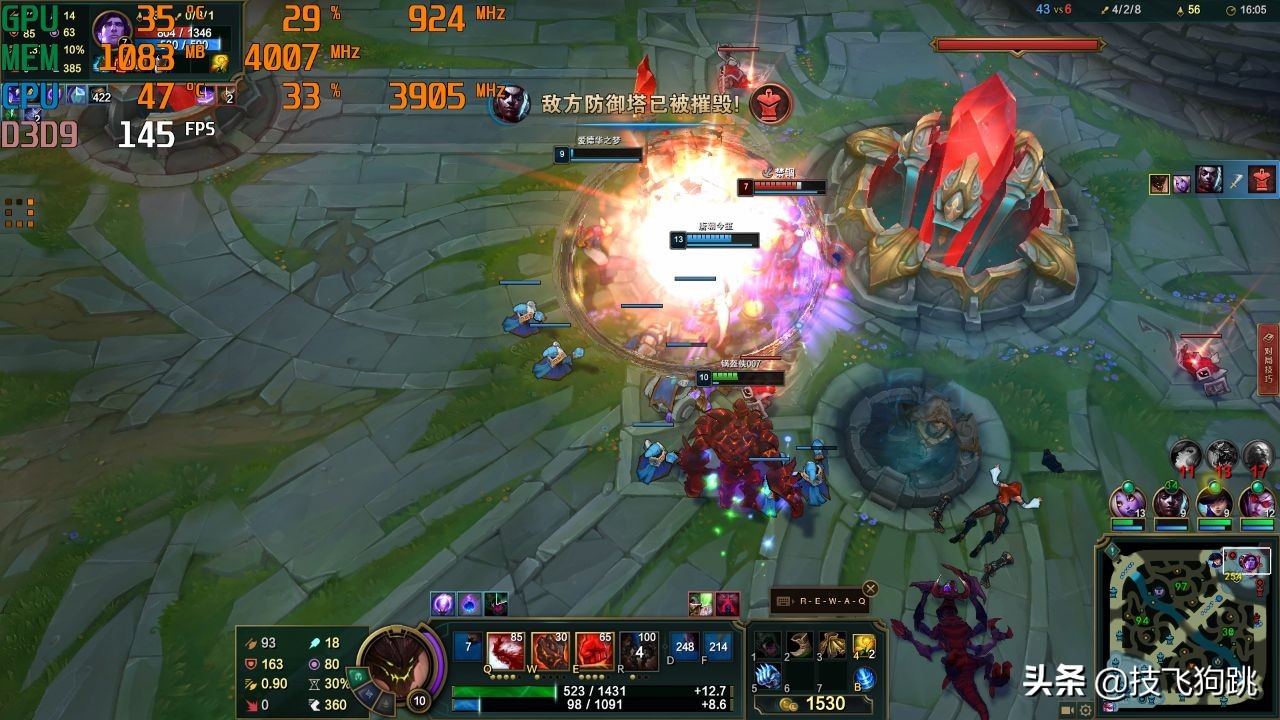
Task: Activate the blue recall button
Action: point(864,678)
